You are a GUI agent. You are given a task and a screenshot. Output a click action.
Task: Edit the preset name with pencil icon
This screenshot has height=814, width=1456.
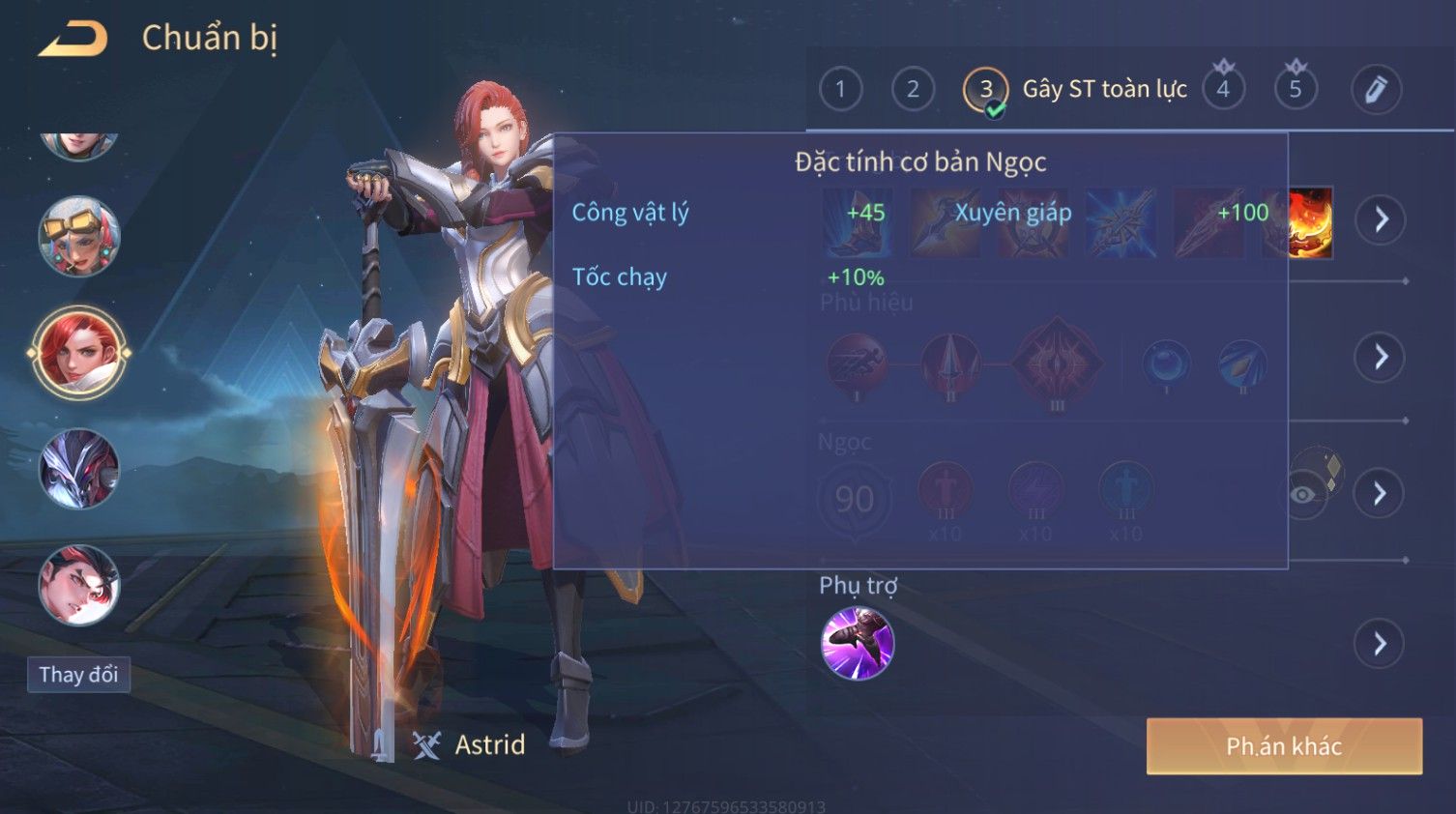pos(1376,90)
